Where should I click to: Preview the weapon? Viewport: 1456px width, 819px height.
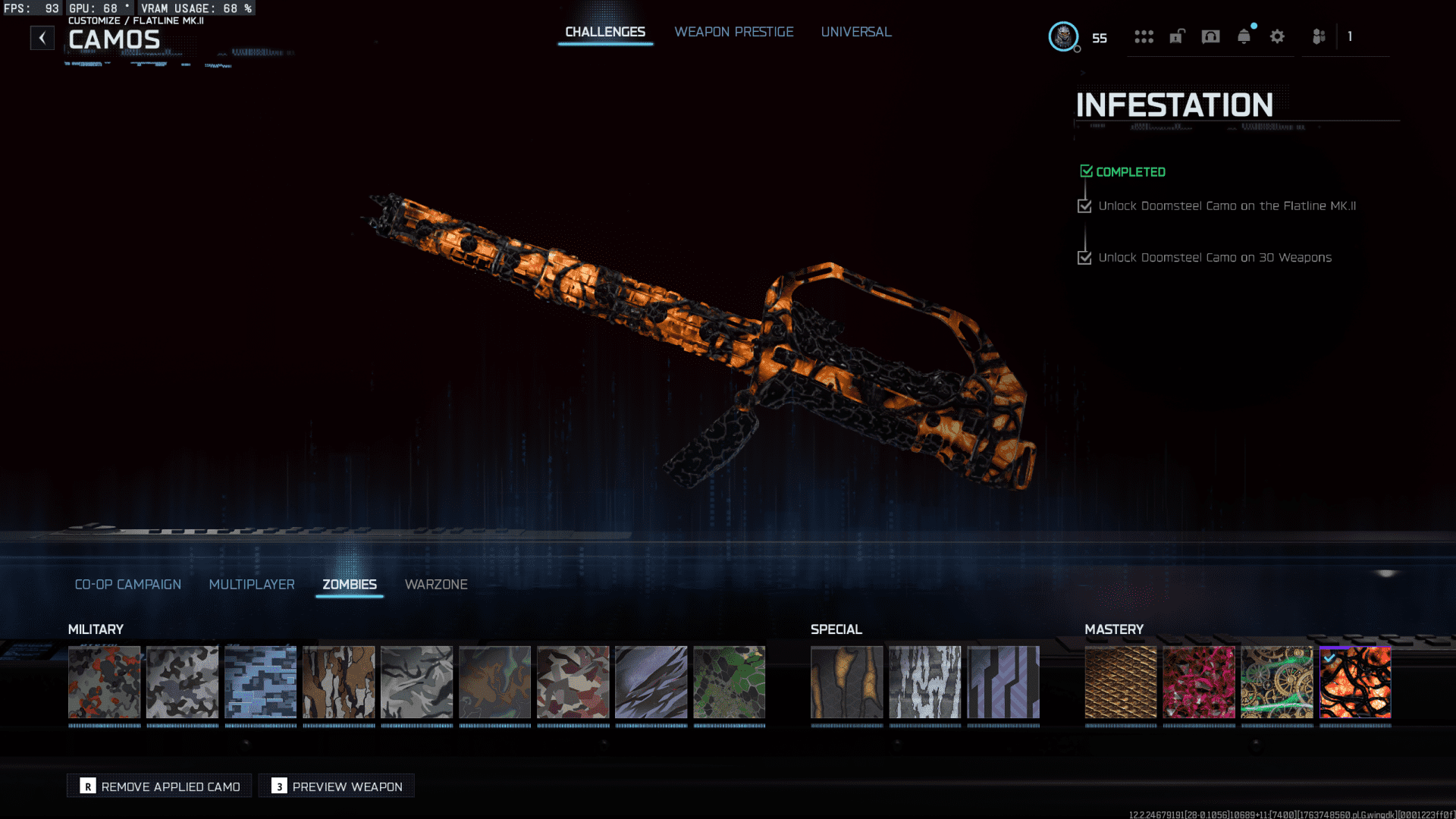click(337, 786)
